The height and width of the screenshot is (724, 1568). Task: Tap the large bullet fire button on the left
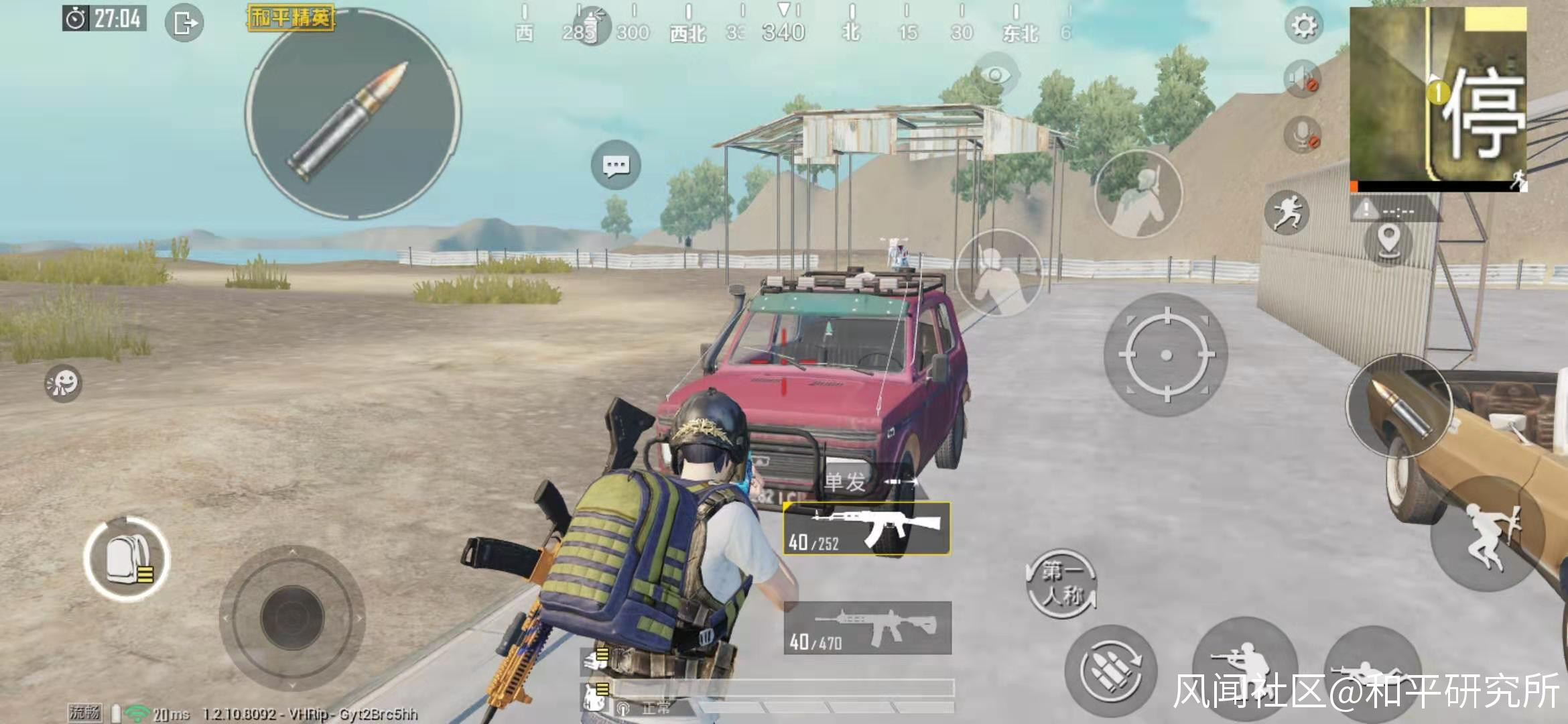point(353,114)
